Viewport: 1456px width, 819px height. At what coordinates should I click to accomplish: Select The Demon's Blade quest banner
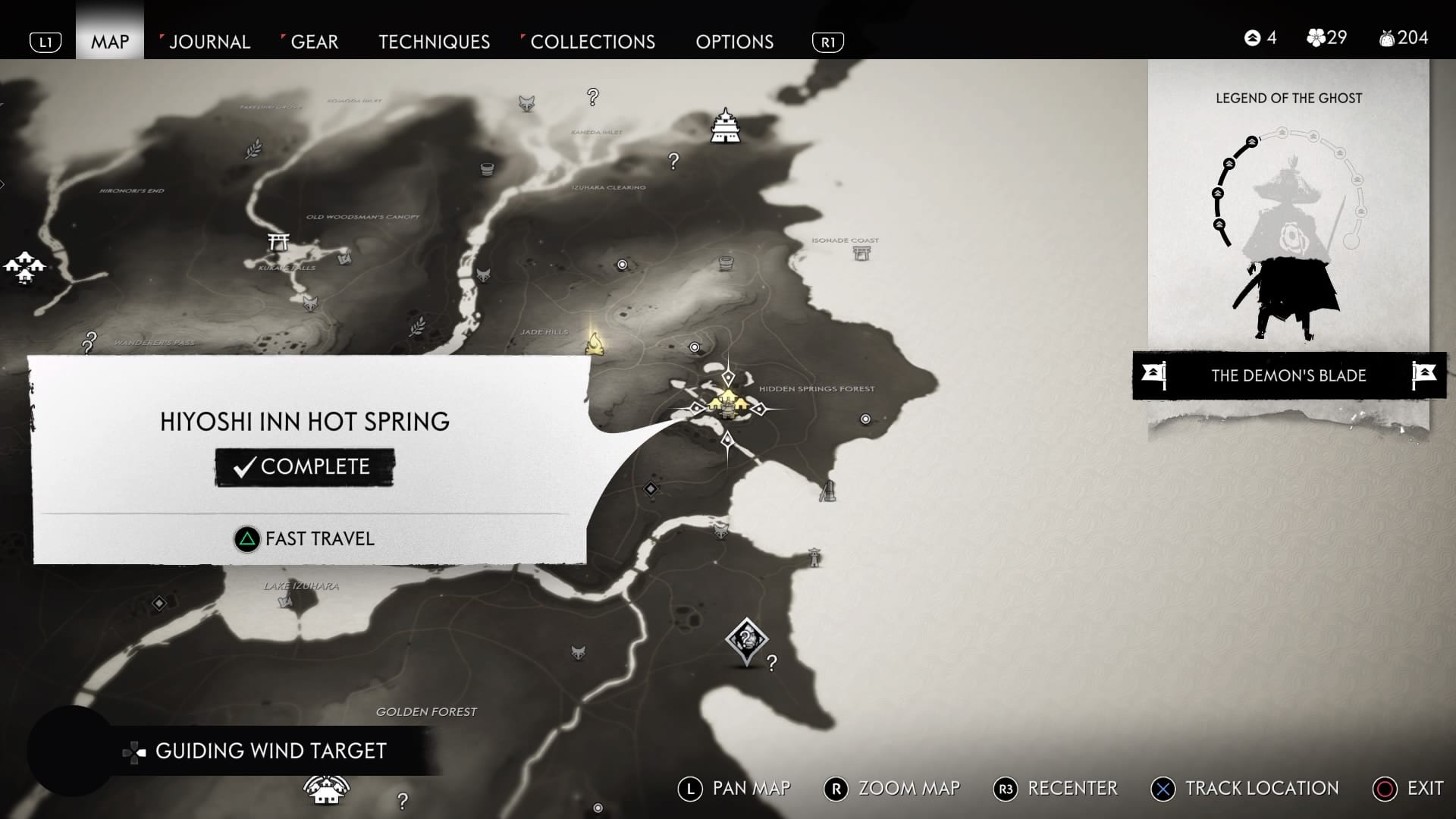(x=1288, y=375)
